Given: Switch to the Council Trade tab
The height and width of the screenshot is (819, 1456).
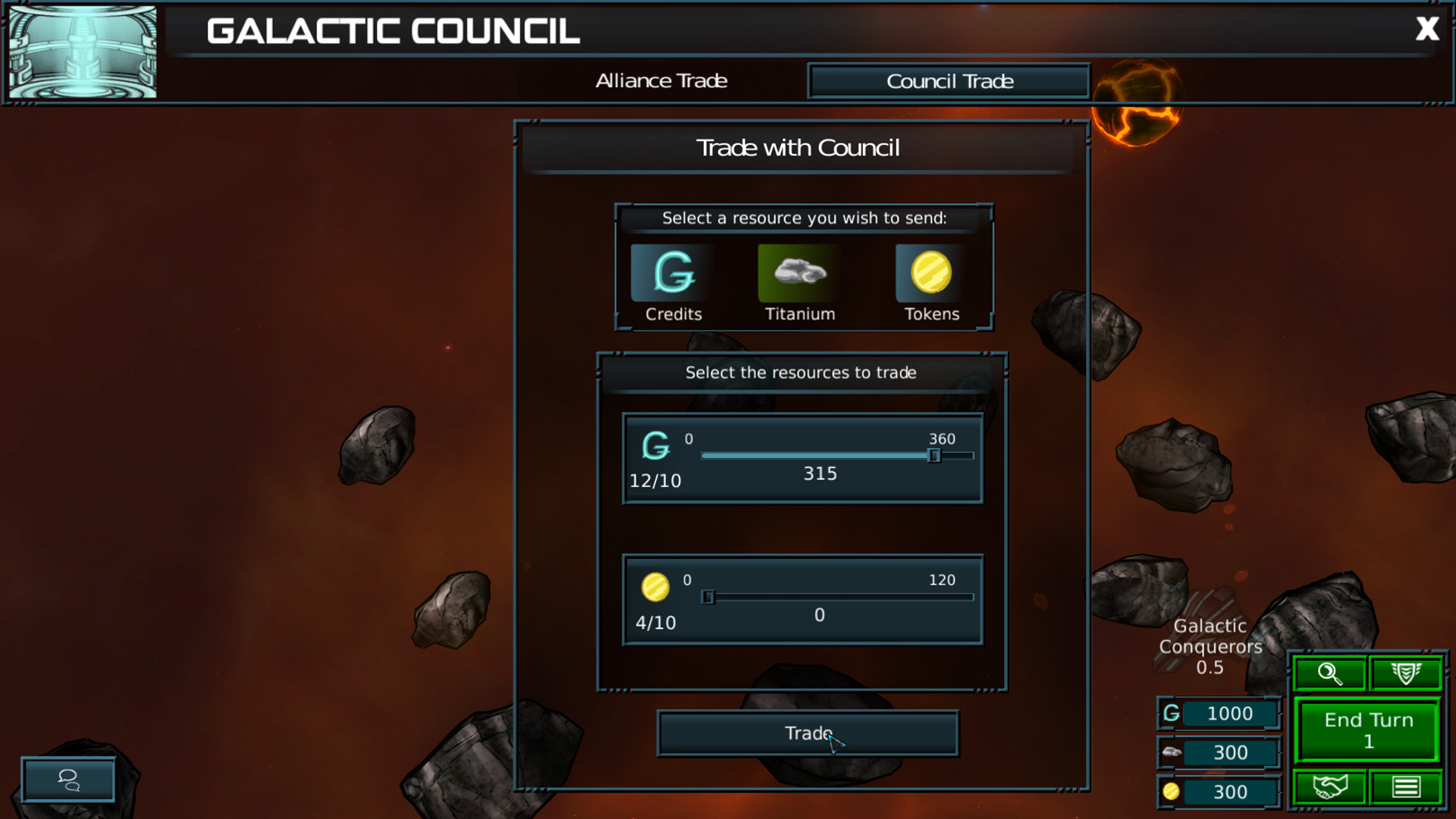Looking at the screenshot, I should (948, 81).
